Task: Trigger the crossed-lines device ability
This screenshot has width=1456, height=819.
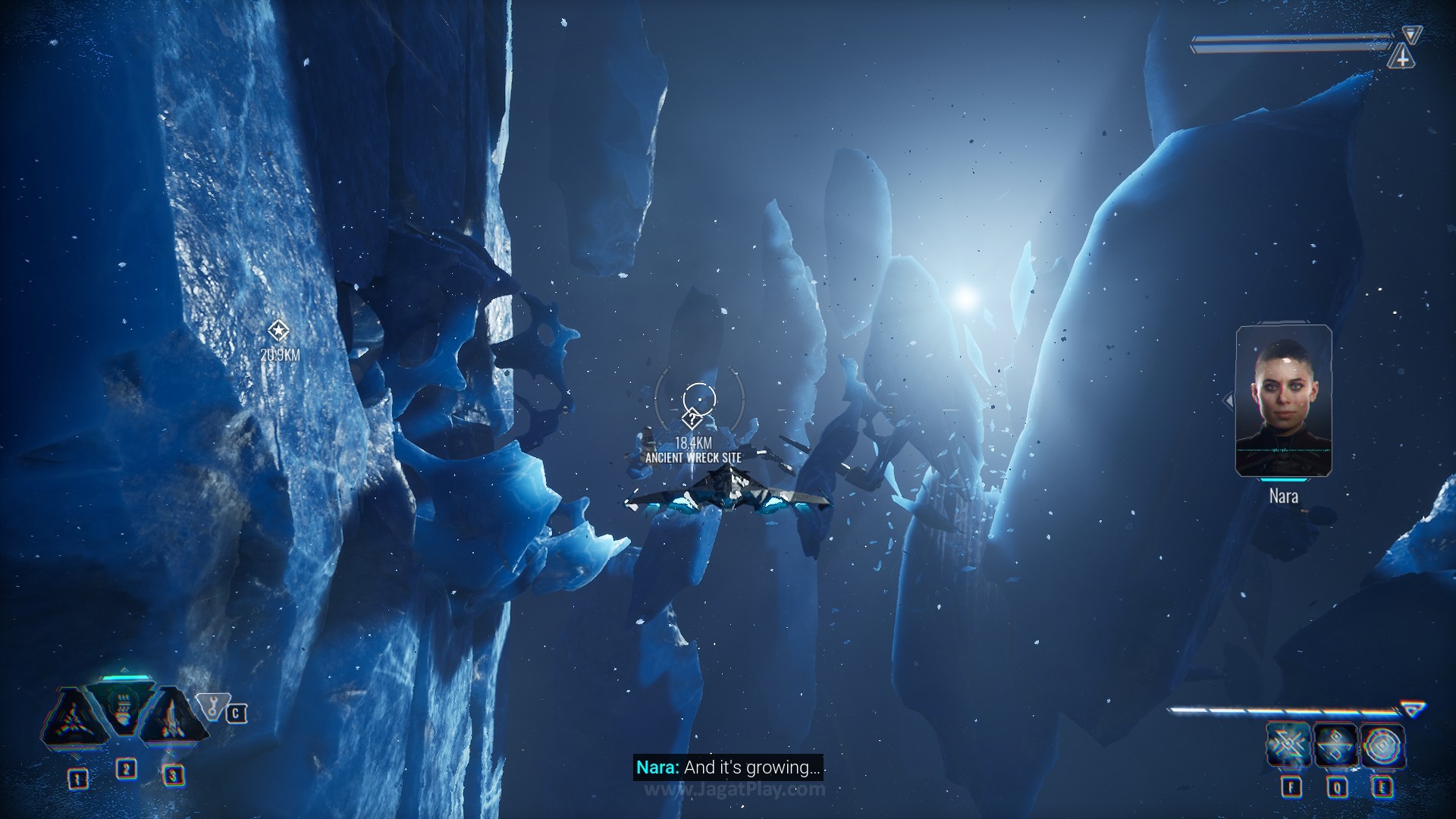Action: click(x=1288, y=745)
